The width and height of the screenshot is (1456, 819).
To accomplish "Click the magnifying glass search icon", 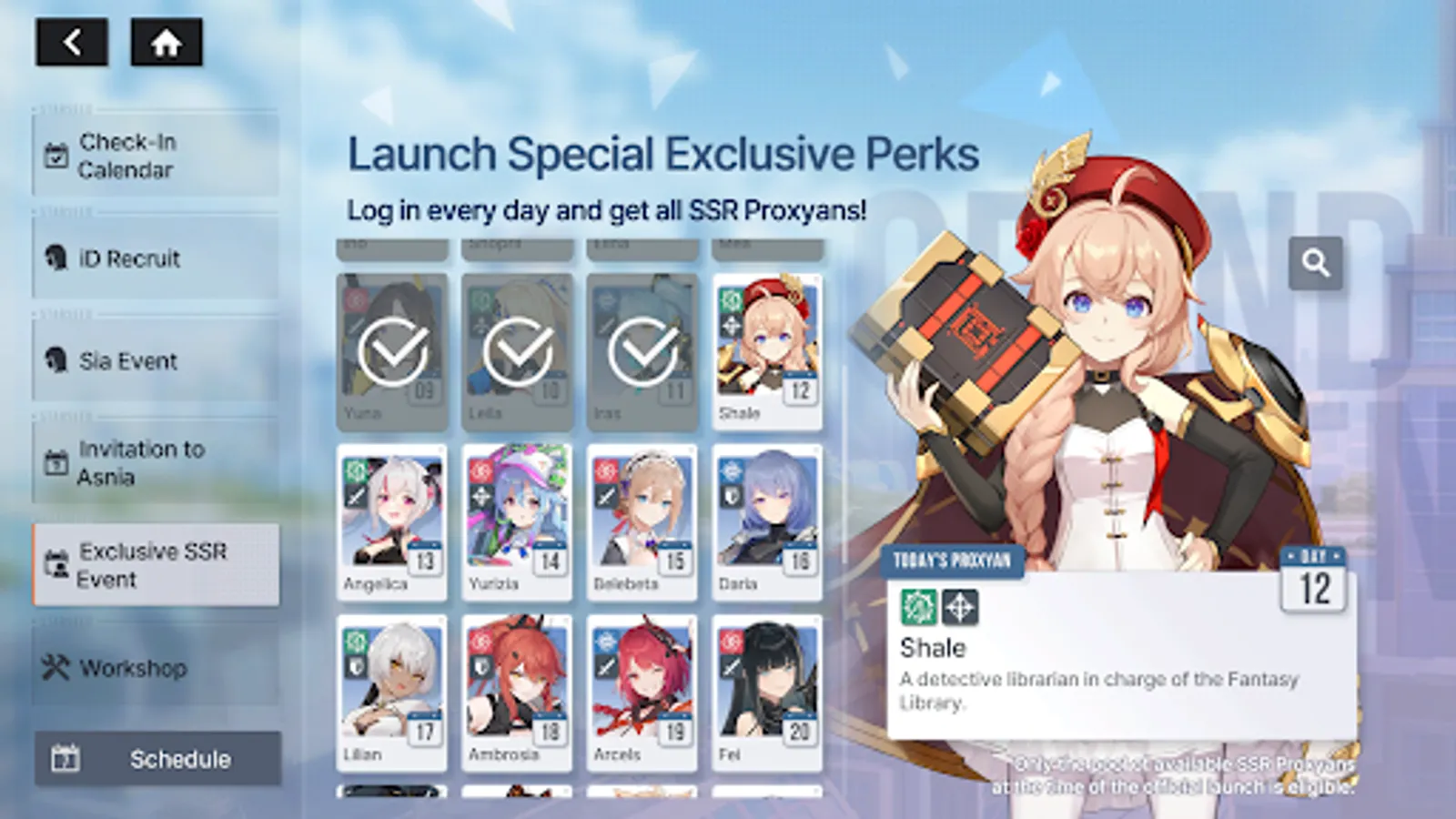I will click(1316, 262).
